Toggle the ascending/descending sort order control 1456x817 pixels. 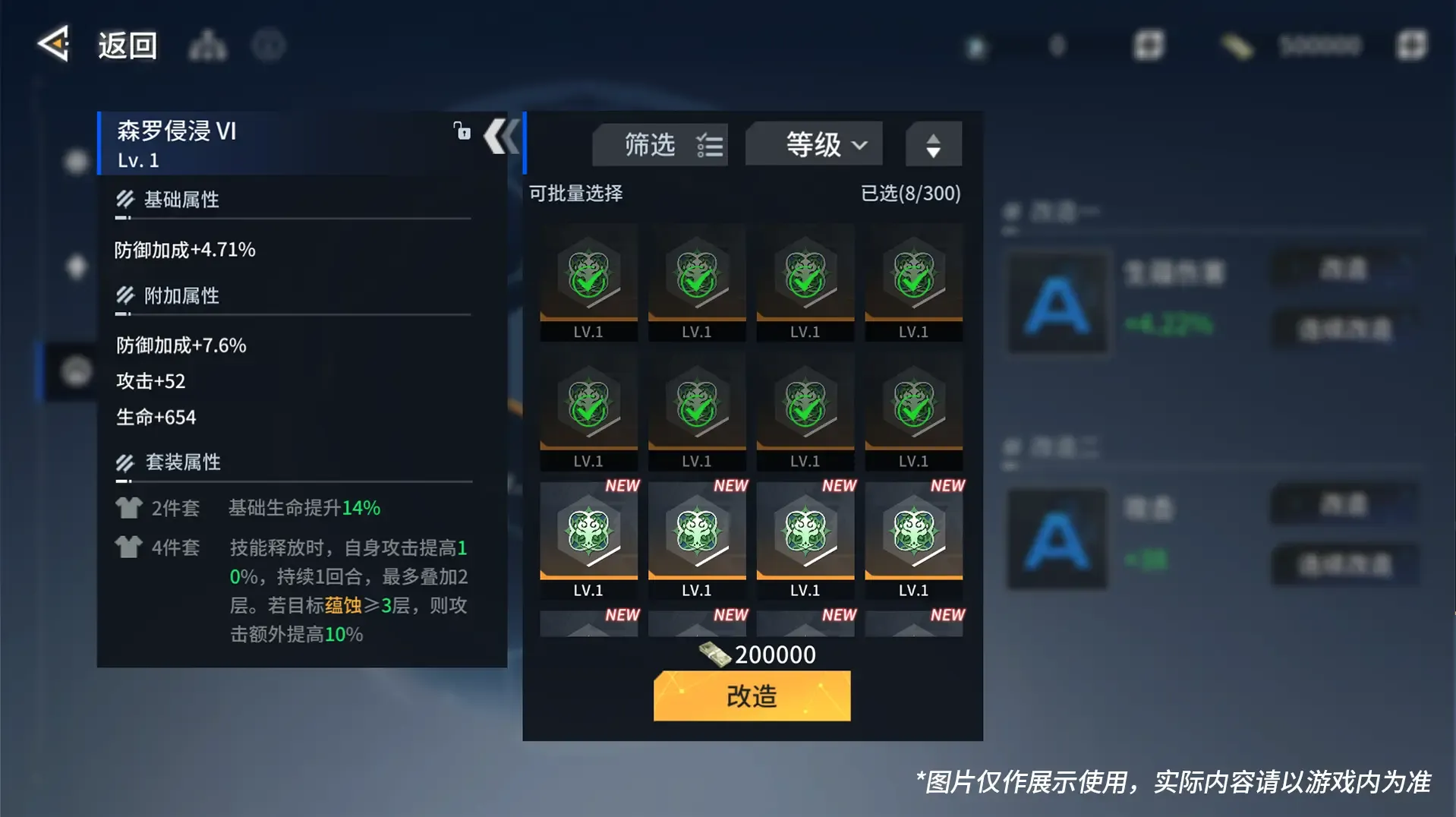pyautogui.click(x=933, y=144)
